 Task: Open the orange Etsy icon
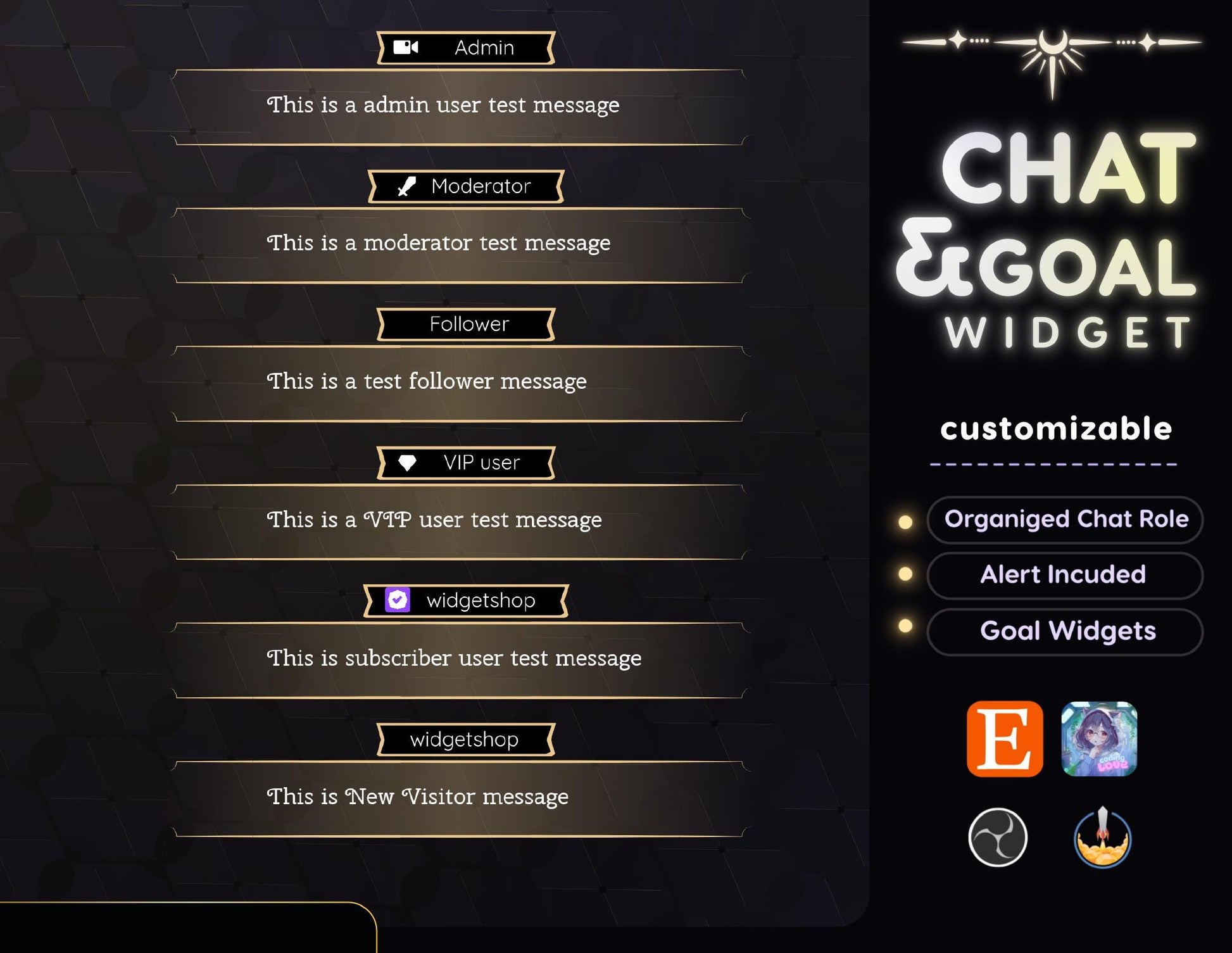[x=1005, y=738]
